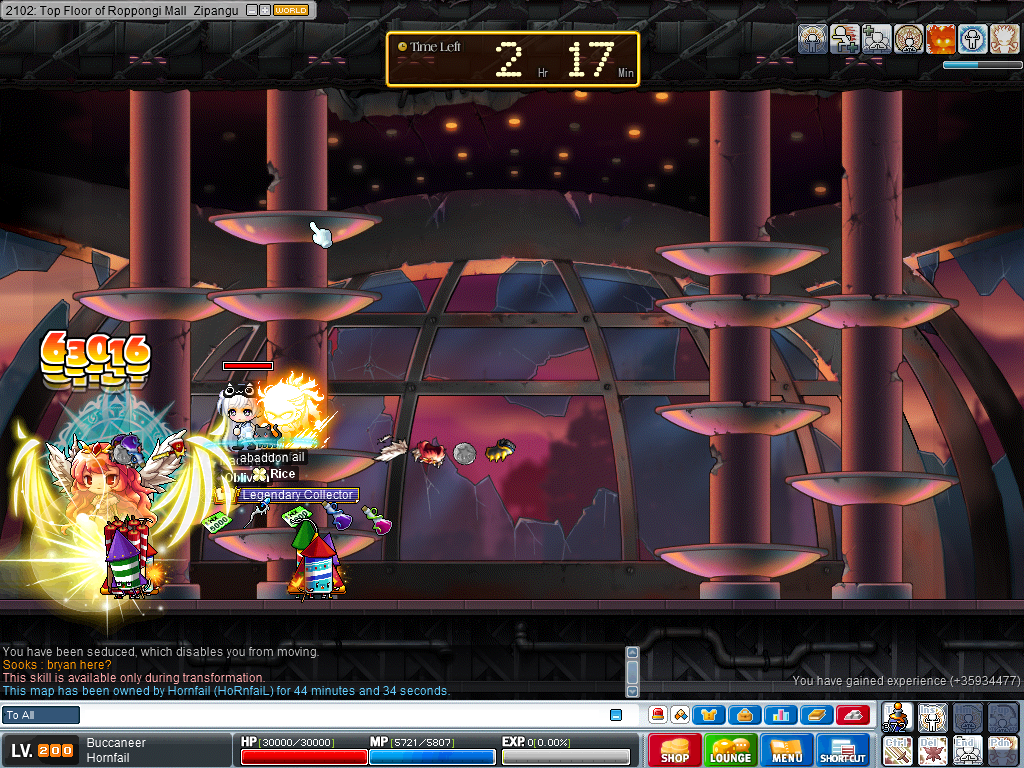Screen dimensions: 1024x768
Task: Activate the maple leaf skill on Del quickslot
Action: click(934, 749)
